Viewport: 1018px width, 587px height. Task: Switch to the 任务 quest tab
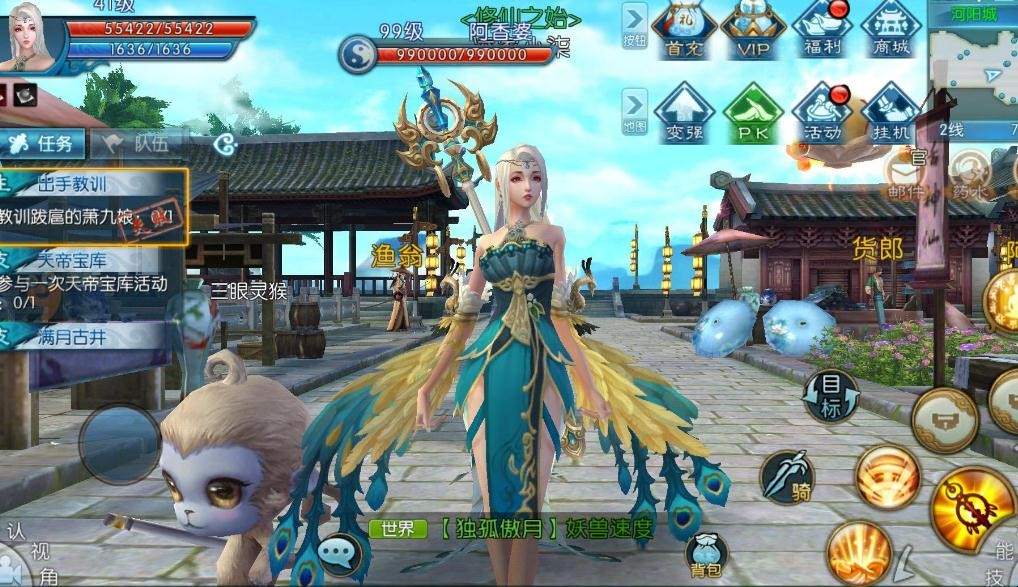click(43, 142)
